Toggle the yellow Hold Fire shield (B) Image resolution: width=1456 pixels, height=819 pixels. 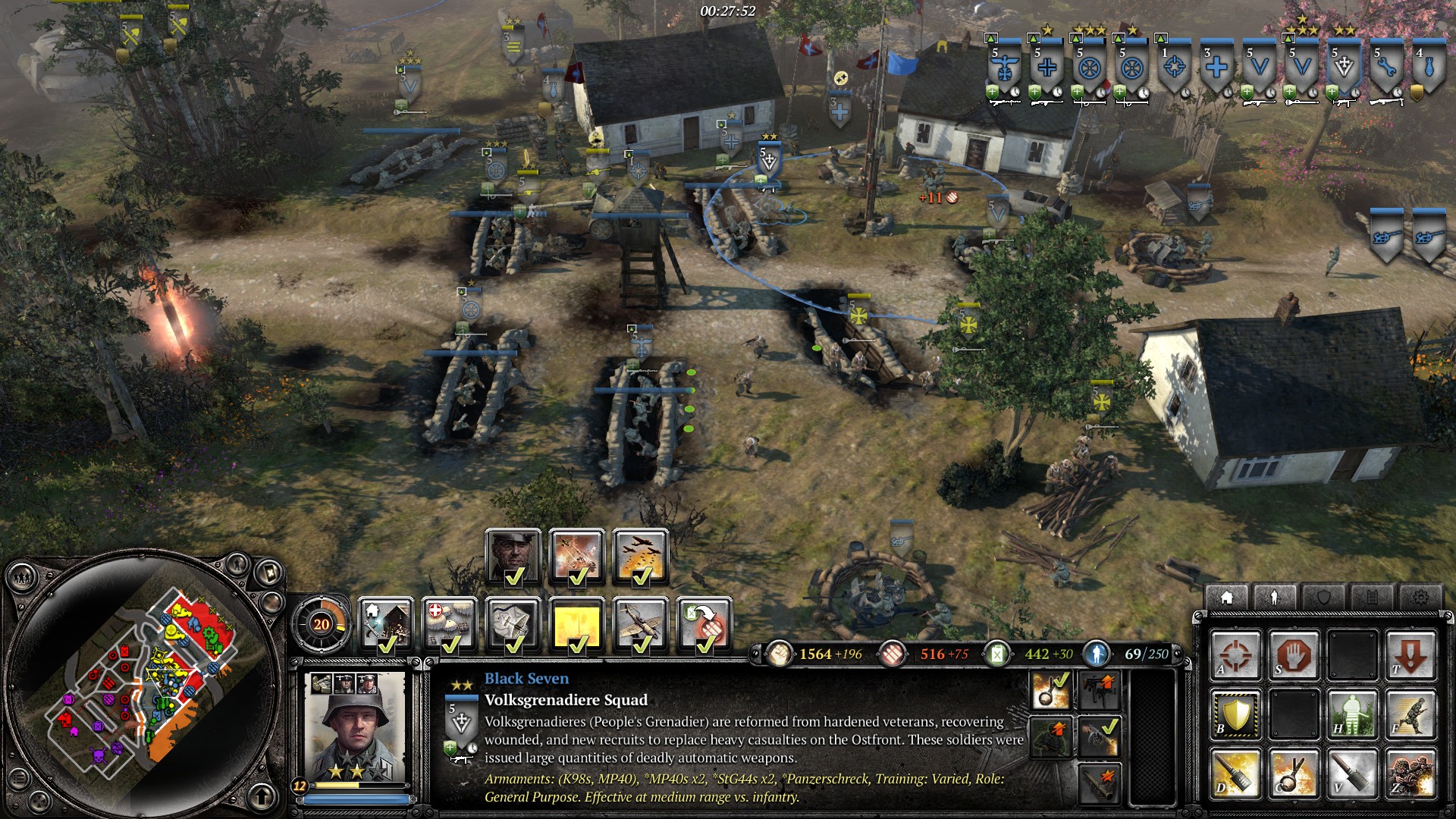click(1234, 715)
